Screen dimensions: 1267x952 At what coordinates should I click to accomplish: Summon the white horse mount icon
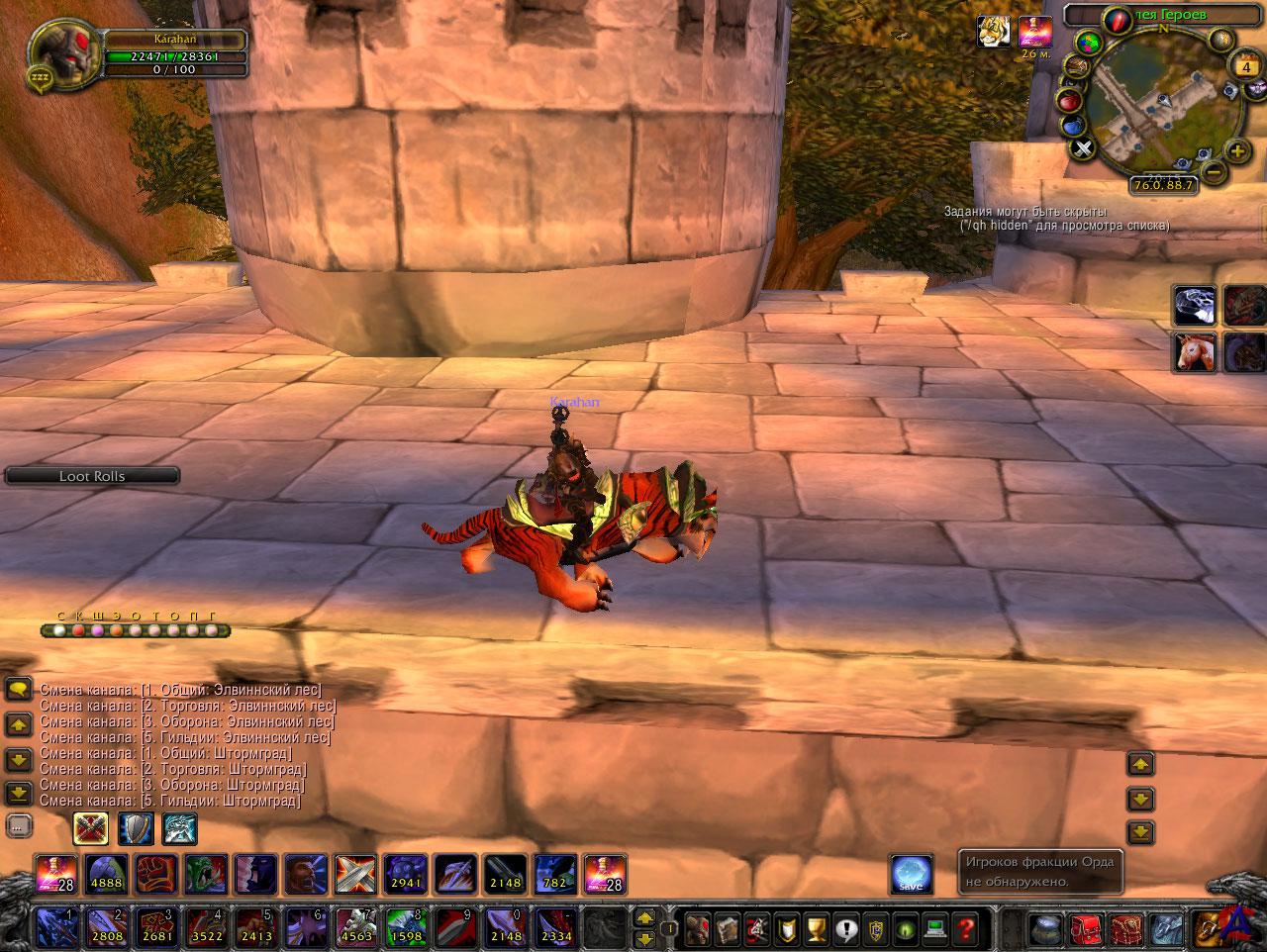(1195, 352)
